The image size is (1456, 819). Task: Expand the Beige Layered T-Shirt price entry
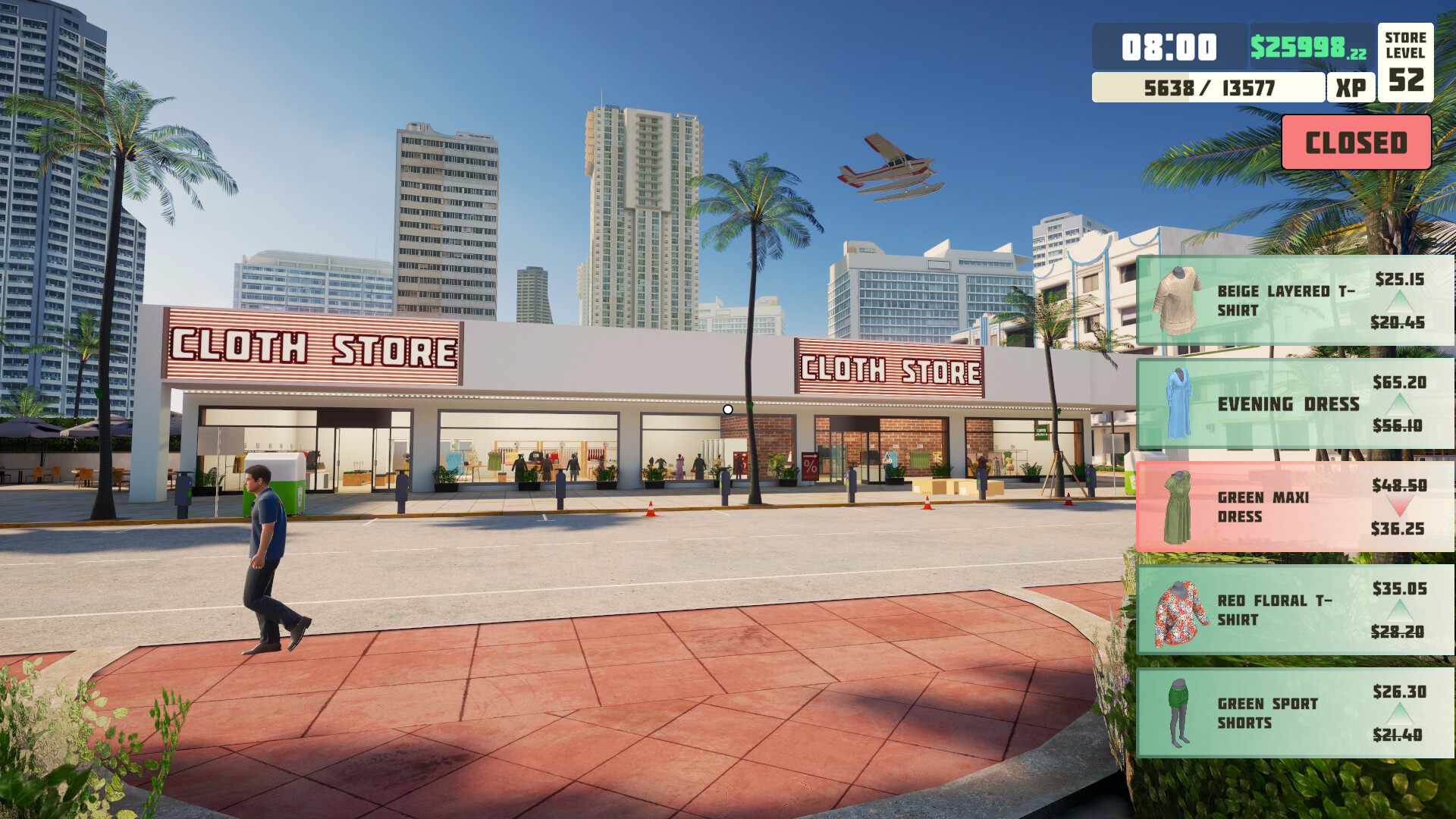[x=1289, y=301]
